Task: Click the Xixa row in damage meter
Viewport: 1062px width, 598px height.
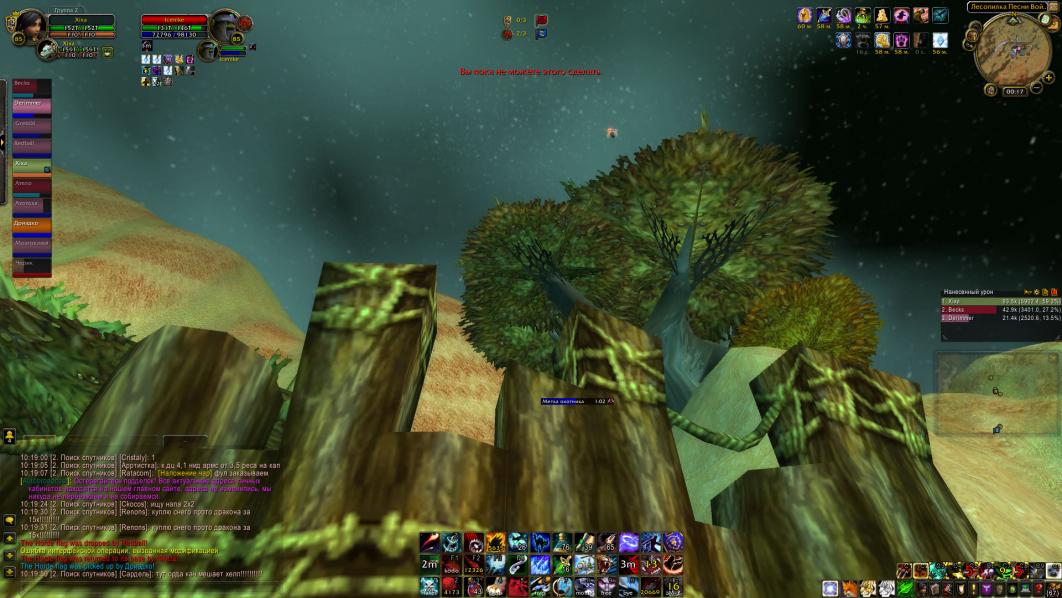Action: point(1000,301)
